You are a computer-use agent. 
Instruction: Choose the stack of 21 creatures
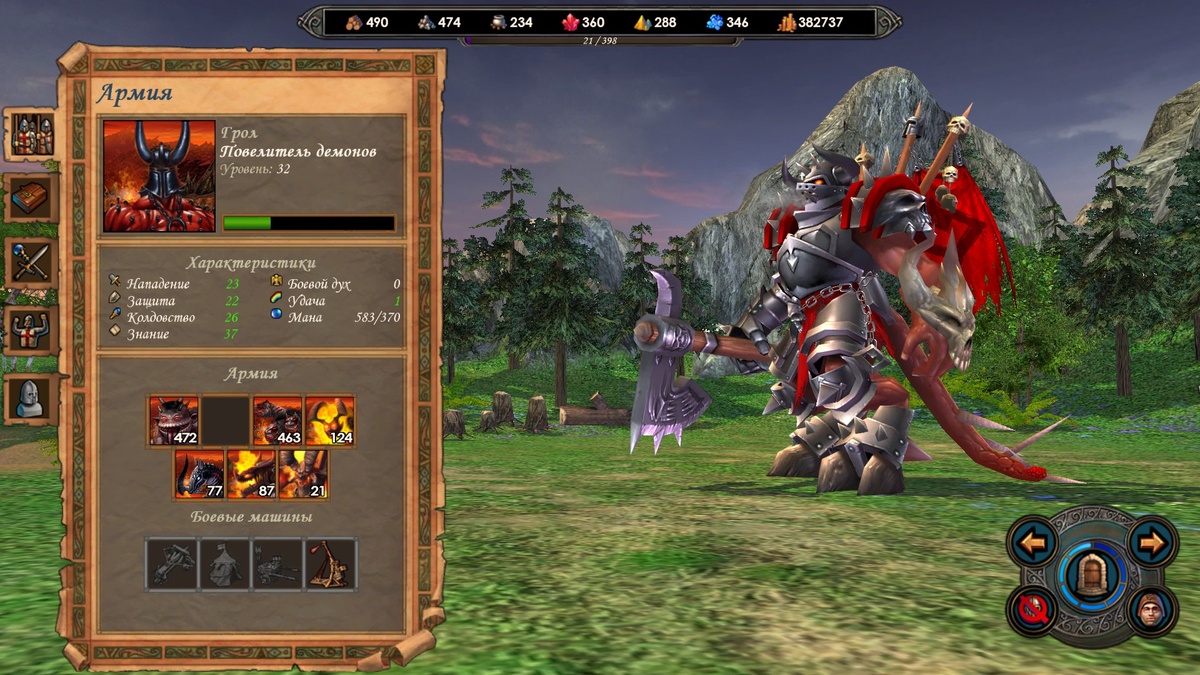(x=303, y=473)
